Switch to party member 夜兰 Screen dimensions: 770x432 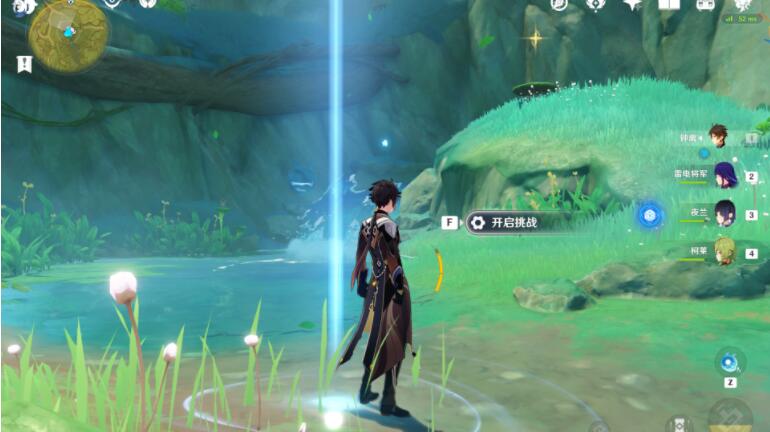point(724,212)
